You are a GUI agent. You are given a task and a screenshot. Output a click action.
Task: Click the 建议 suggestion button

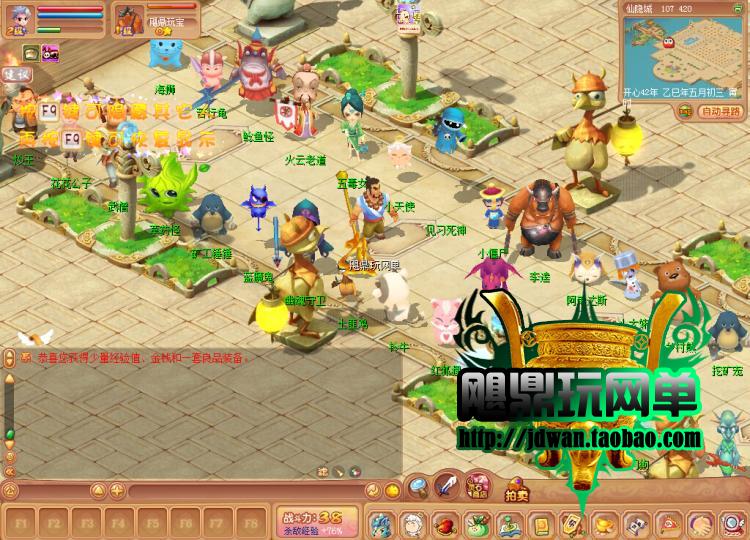coord(16,73)
